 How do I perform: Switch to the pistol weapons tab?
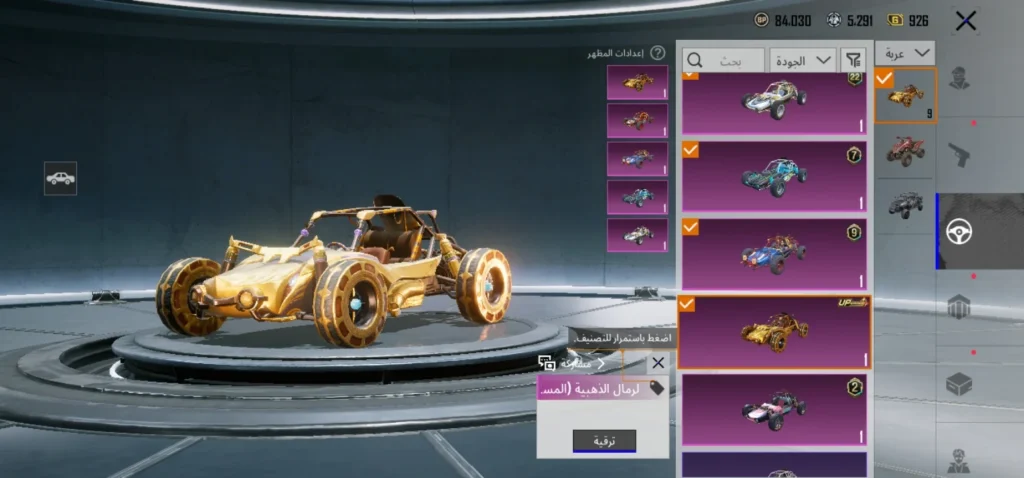tap(959, 155)
